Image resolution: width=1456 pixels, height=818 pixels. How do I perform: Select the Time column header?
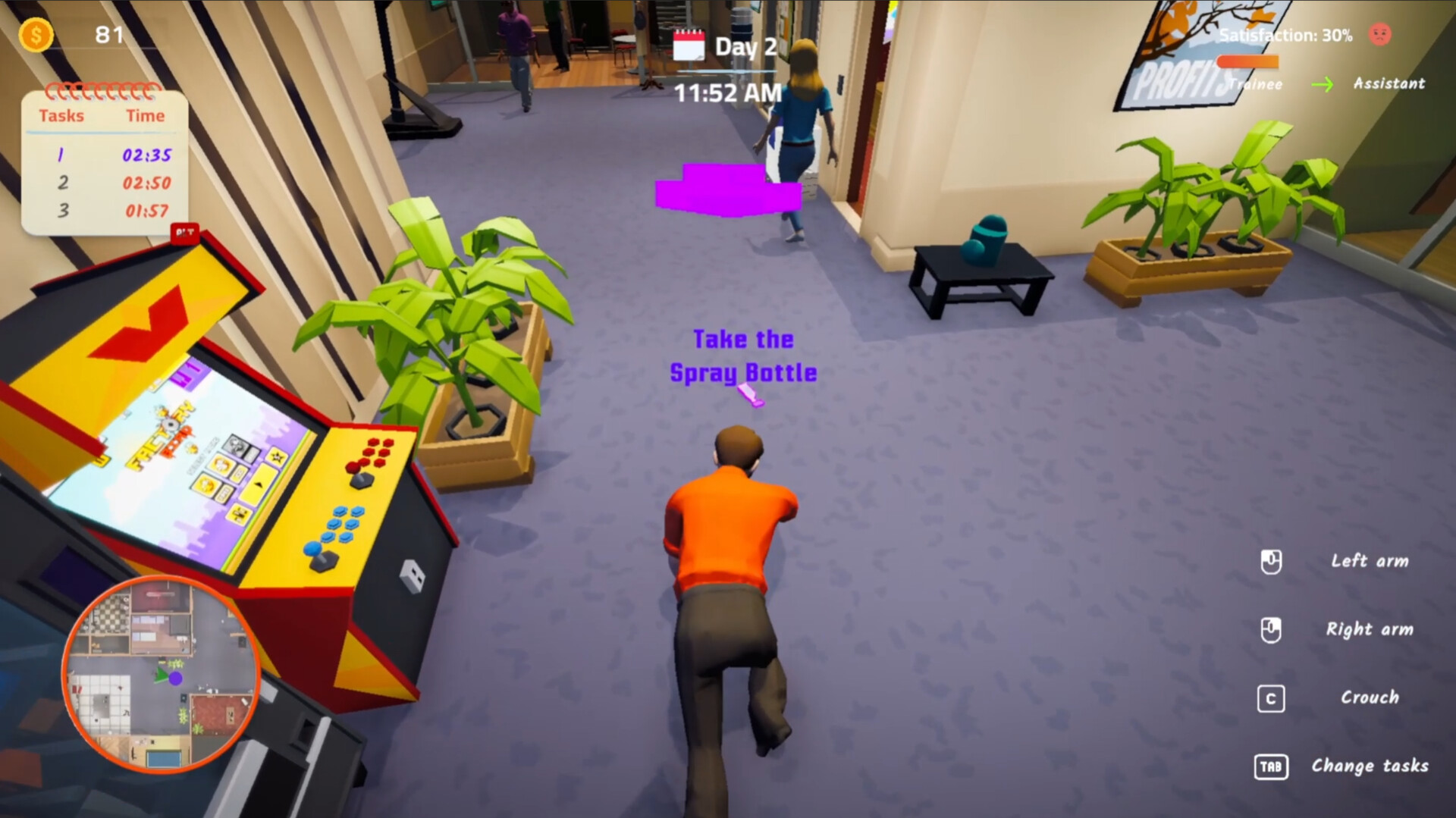(x=144, y=116)
